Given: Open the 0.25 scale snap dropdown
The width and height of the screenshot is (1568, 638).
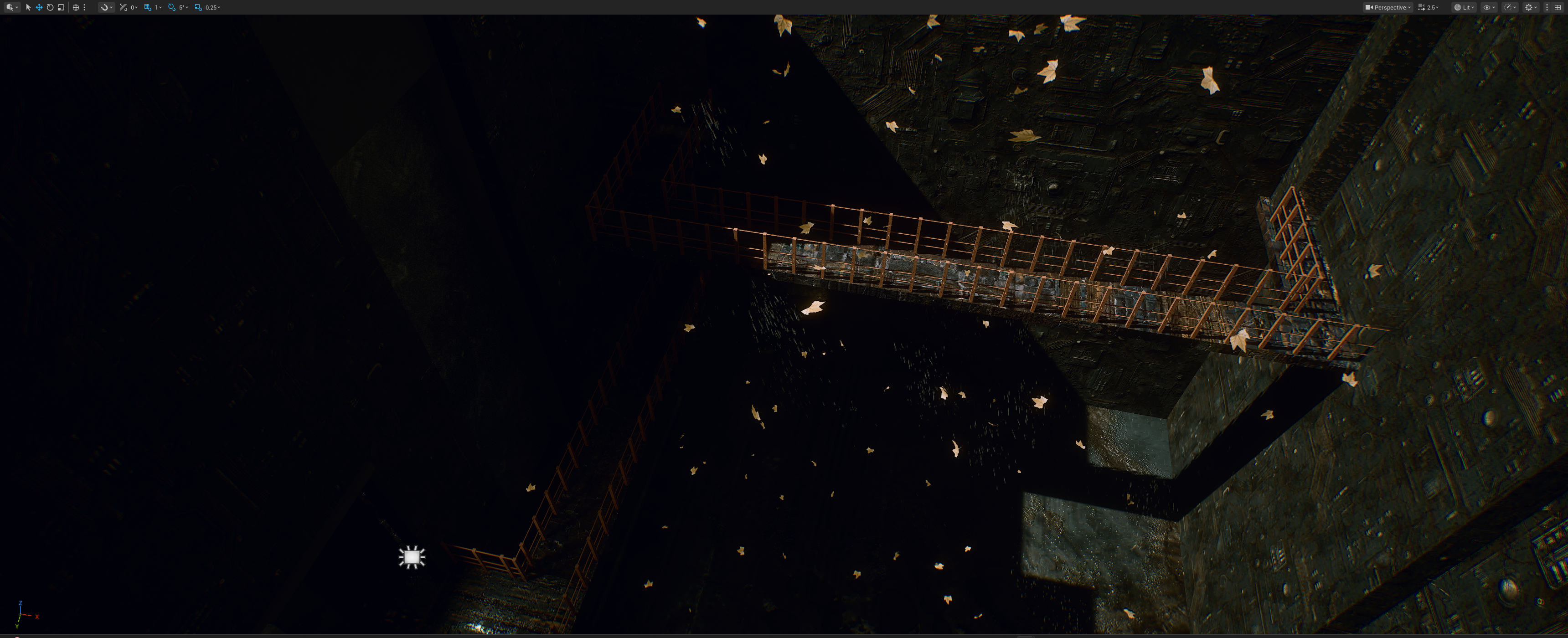Looking at the screenshot, I should 212,7.
